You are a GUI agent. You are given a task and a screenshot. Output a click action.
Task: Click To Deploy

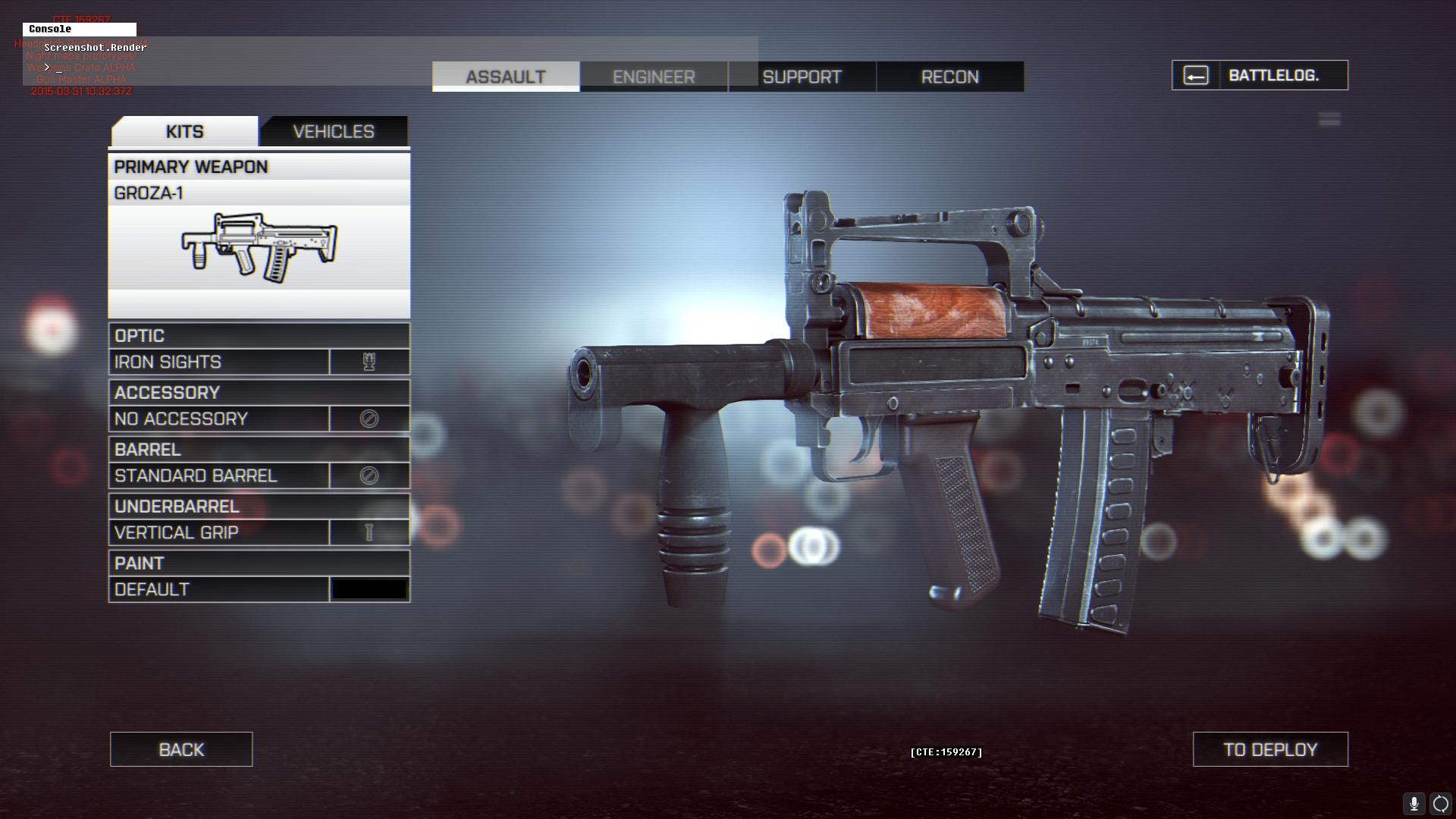pos(1270,749)
